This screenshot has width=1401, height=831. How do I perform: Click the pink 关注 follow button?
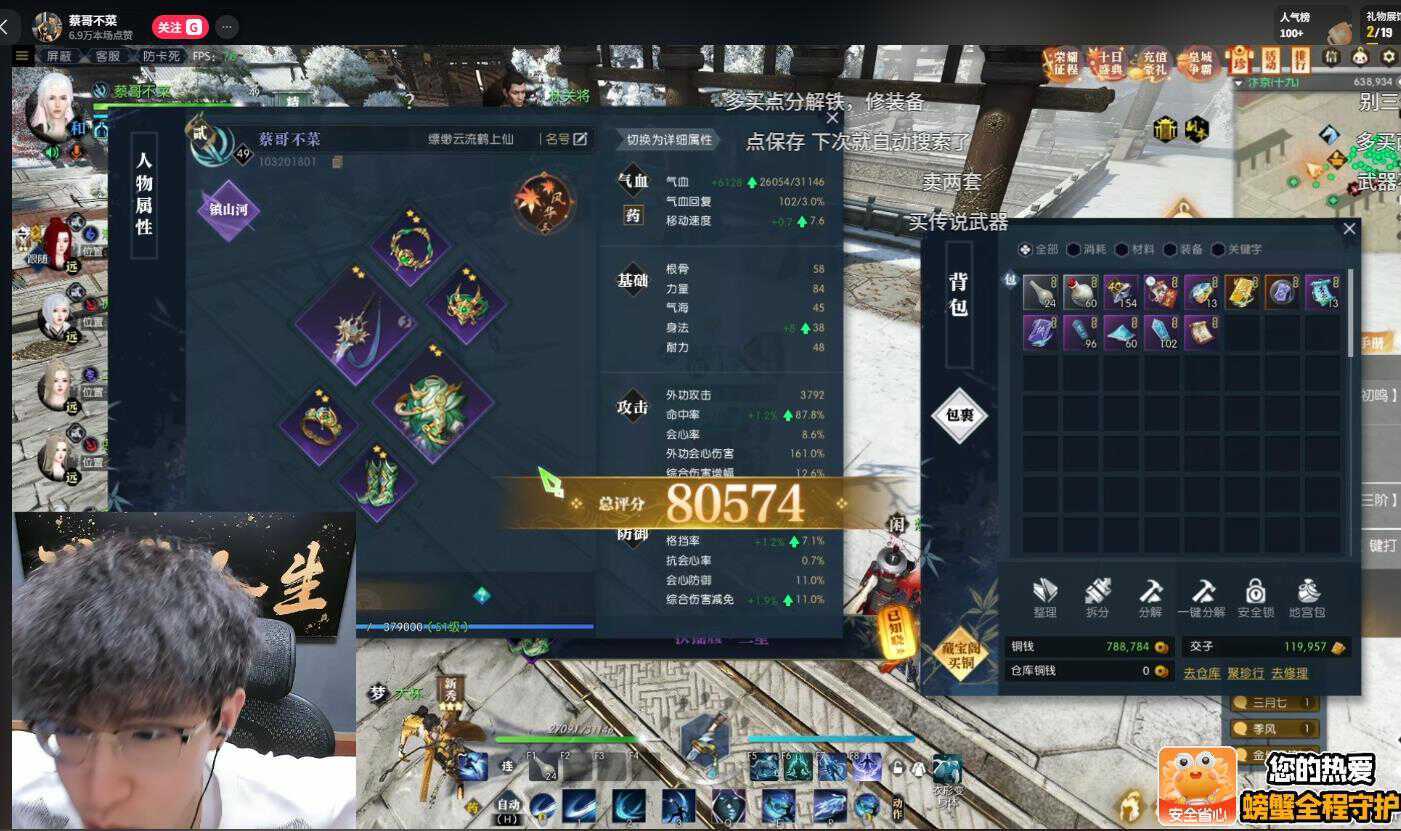[179, 27]
